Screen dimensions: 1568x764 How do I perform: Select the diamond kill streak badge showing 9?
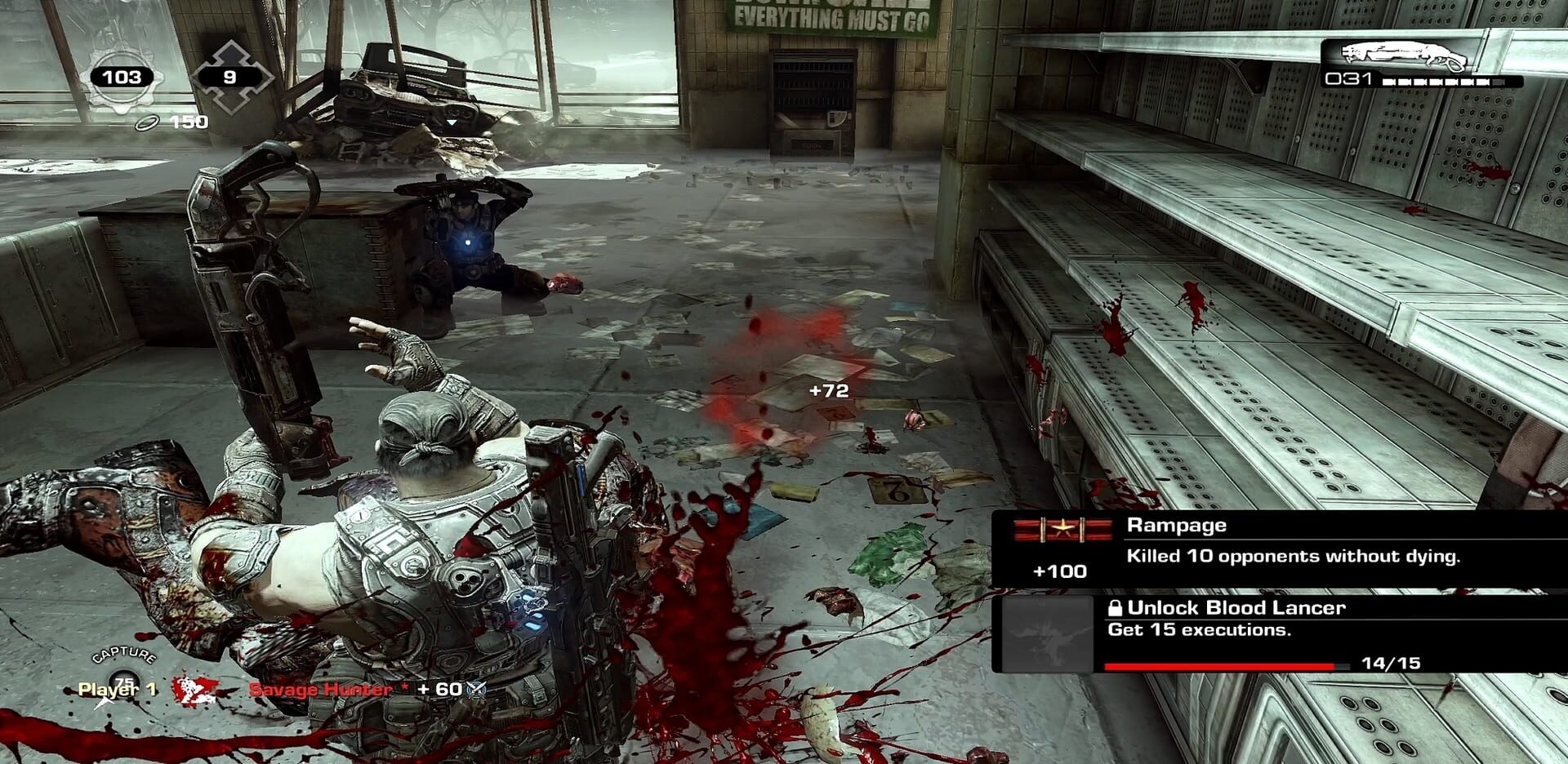pyautogui.click(x=231, y=76)
